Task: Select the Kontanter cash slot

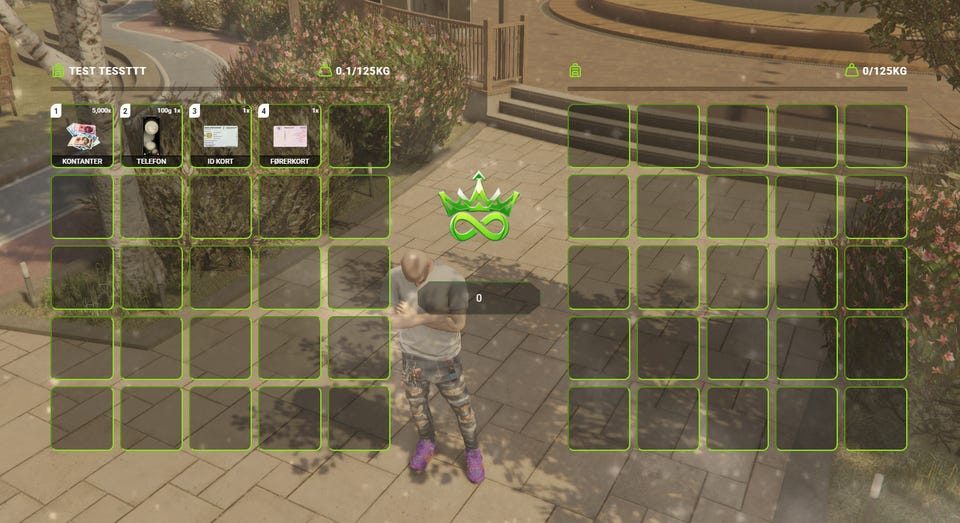Action: pos(82,136)
